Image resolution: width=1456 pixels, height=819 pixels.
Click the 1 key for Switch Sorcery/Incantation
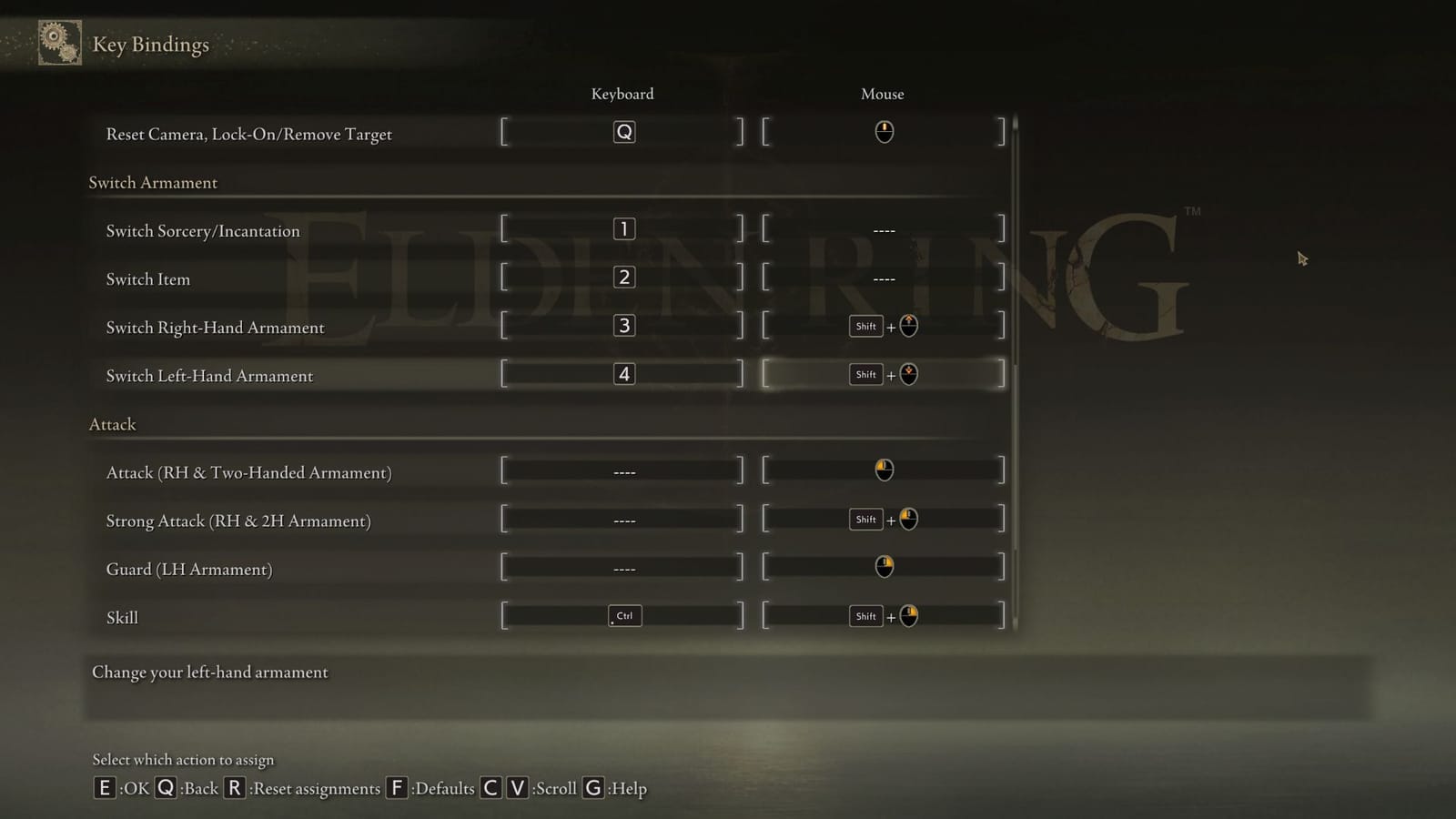click(x=622, y=227)
